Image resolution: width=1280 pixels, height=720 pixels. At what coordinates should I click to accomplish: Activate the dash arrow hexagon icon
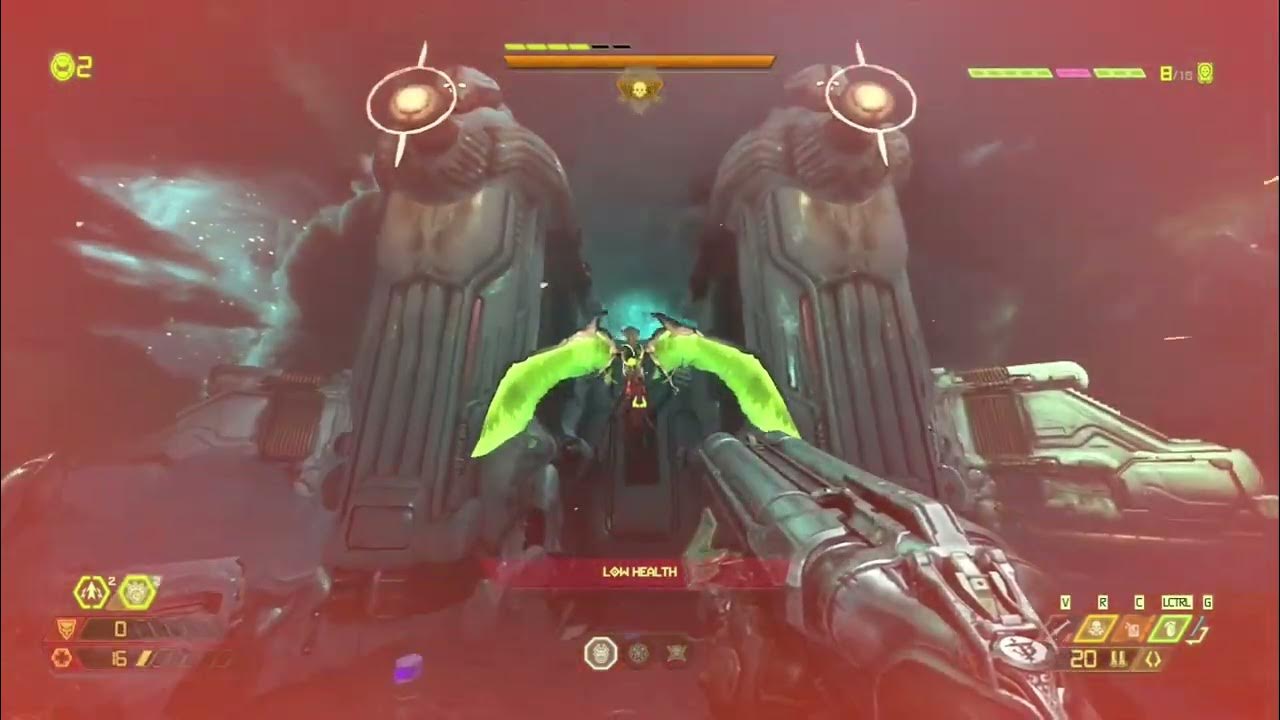point(92,593)
